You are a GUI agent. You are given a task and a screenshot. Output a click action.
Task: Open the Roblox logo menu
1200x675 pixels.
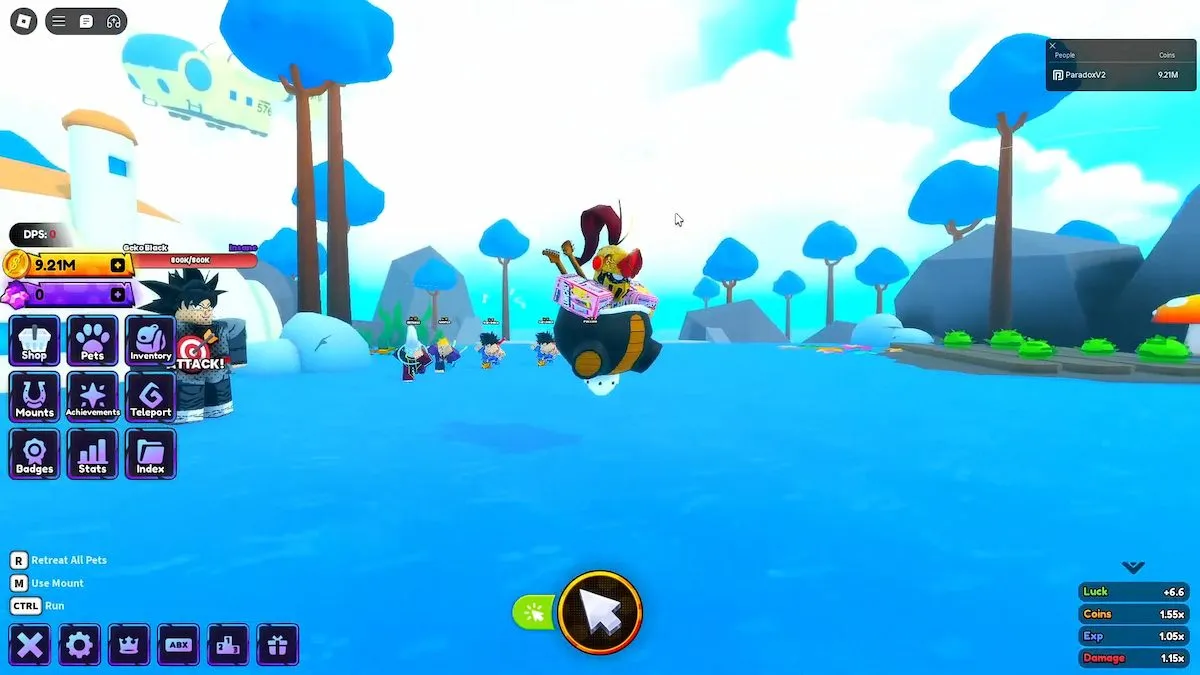(x=23, y=21)
